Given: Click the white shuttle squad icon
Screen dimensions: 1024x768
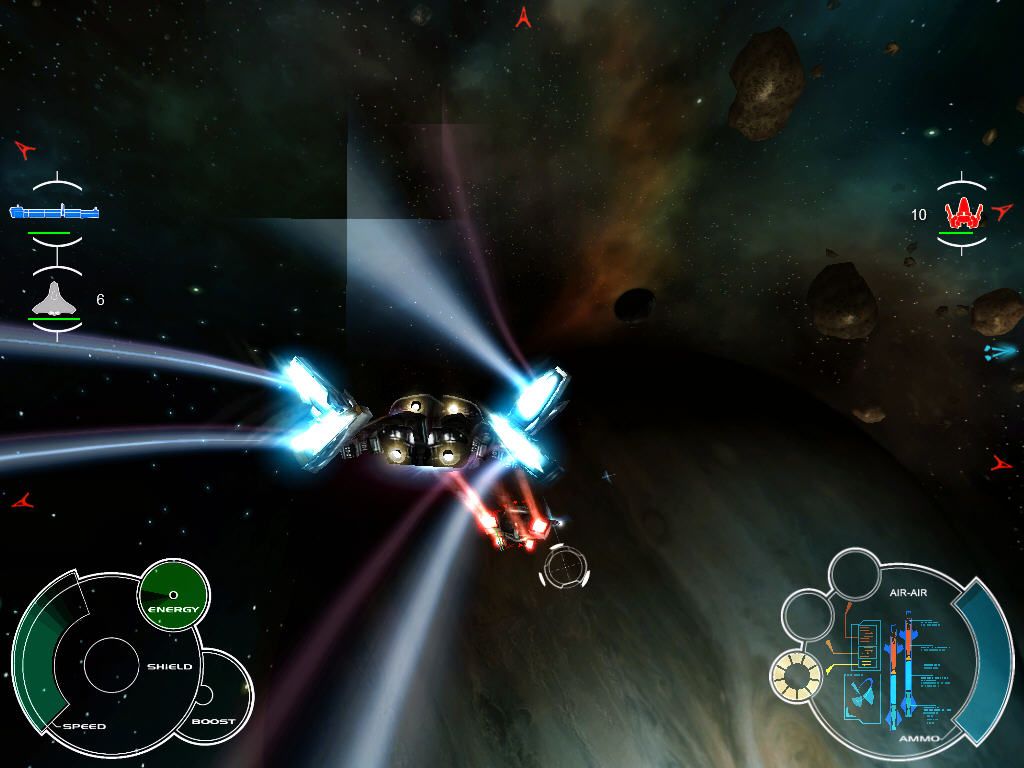Looking at the screenshot, I should [x=55, y=299].
